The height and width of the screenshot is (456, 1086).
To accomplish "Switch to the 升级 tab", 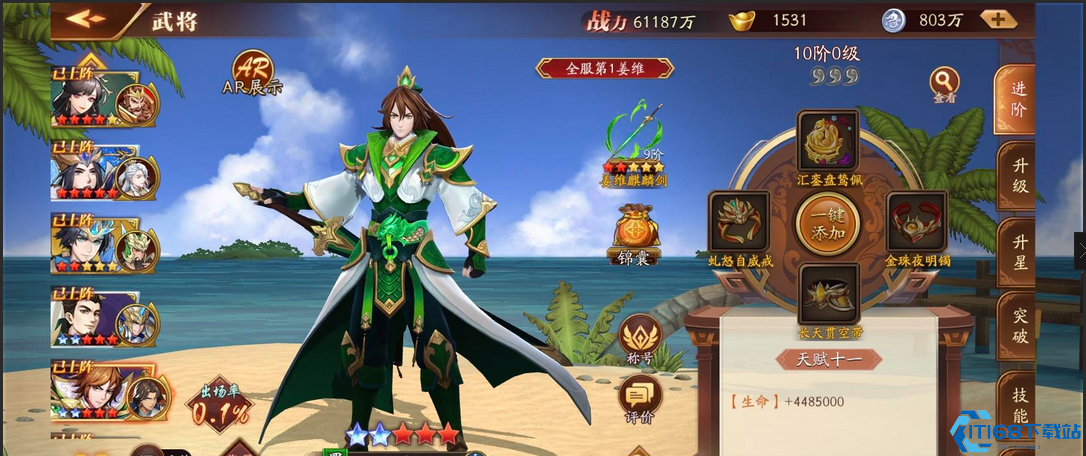I will coord(1017,174).
